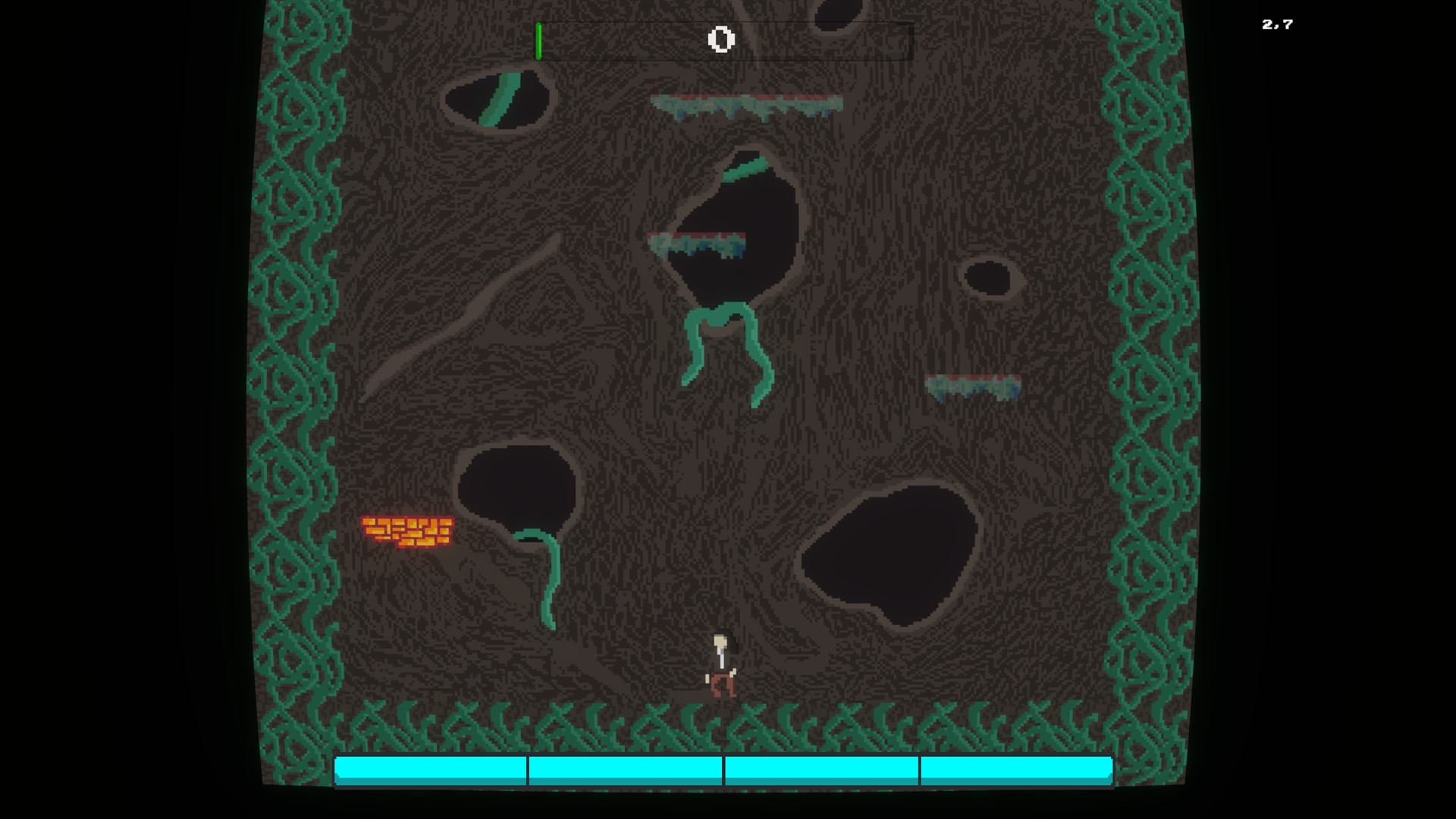Click the timer reading 2.7
This screenshot has height=819, width=1456.
pyautogui.click(x=1276, y=24)
